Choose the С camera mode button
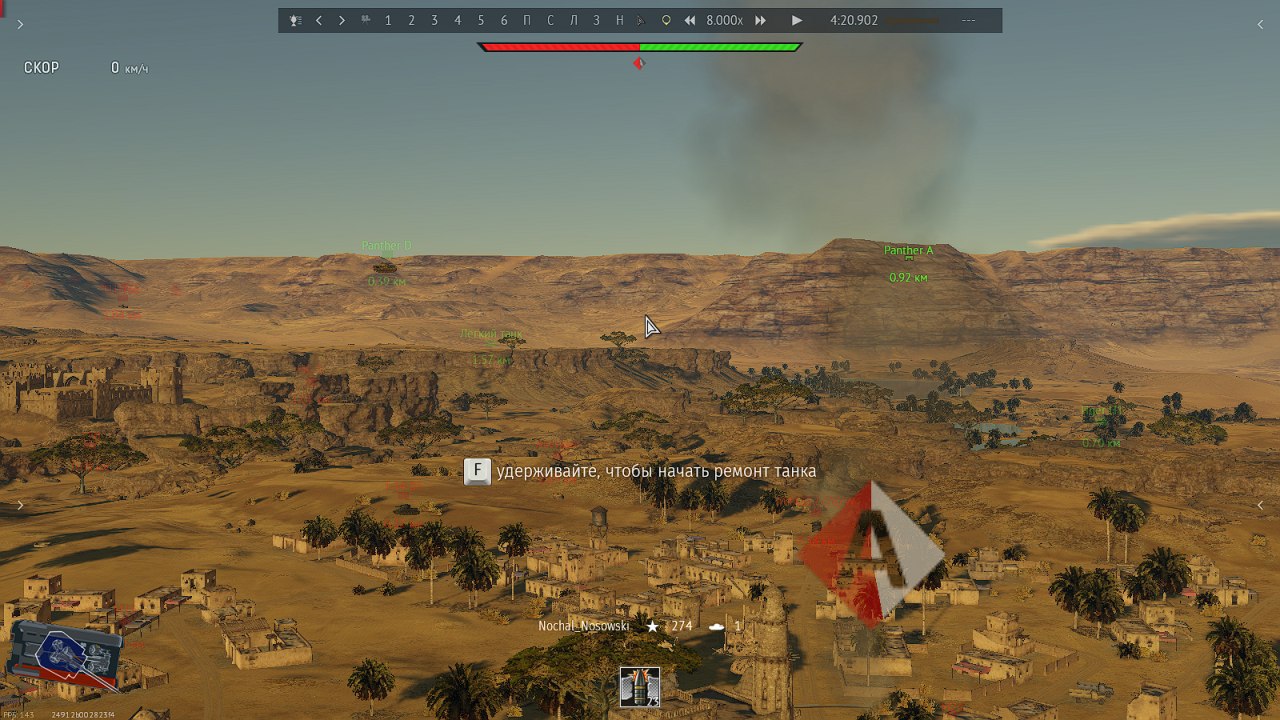The height and width of the screenshot is (720, 1280). (x=550, y=20)
